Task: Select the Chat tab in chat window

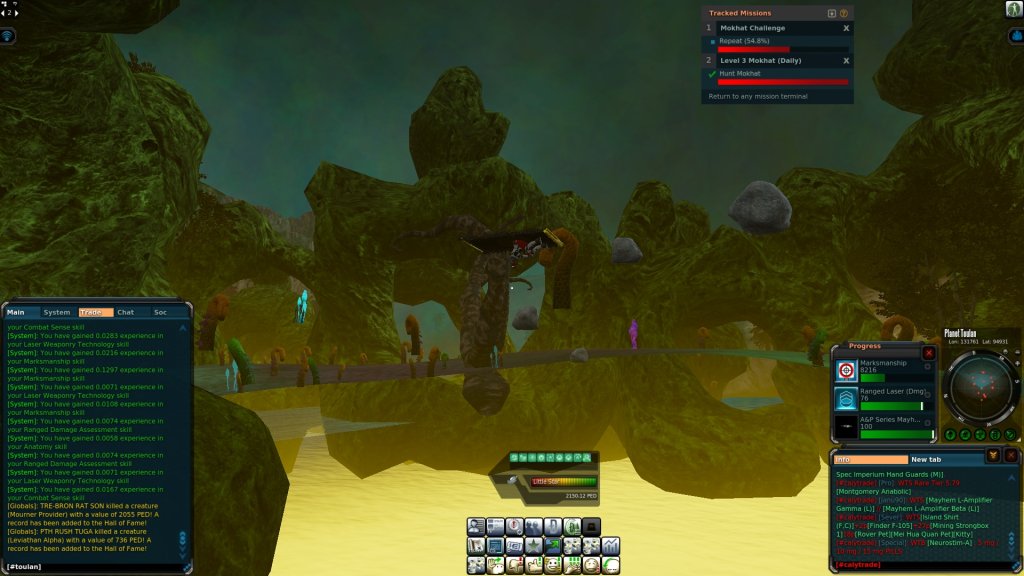Action: click(x=126, y=313)
